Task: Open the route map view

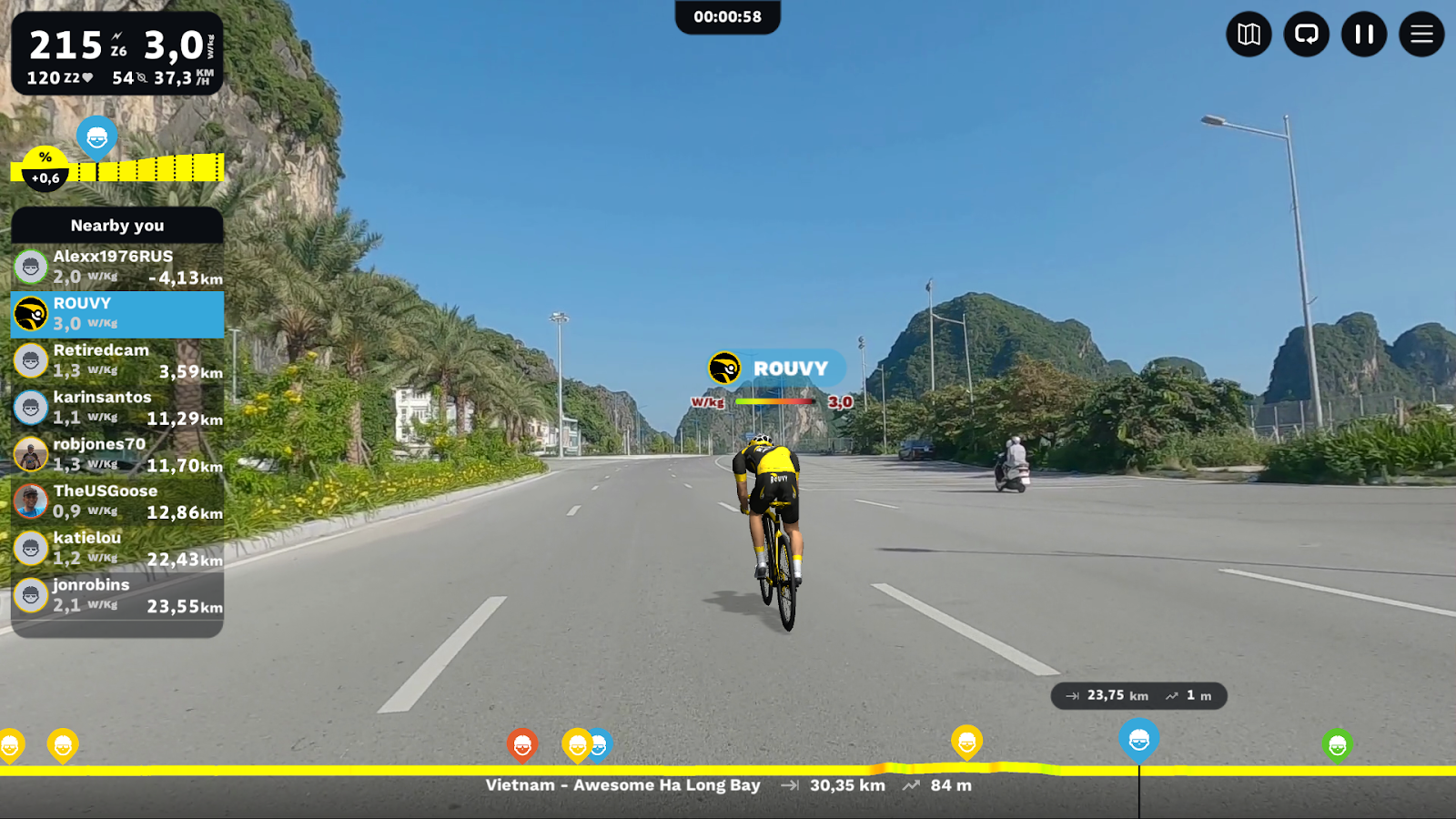Action: pos(1249,35)
